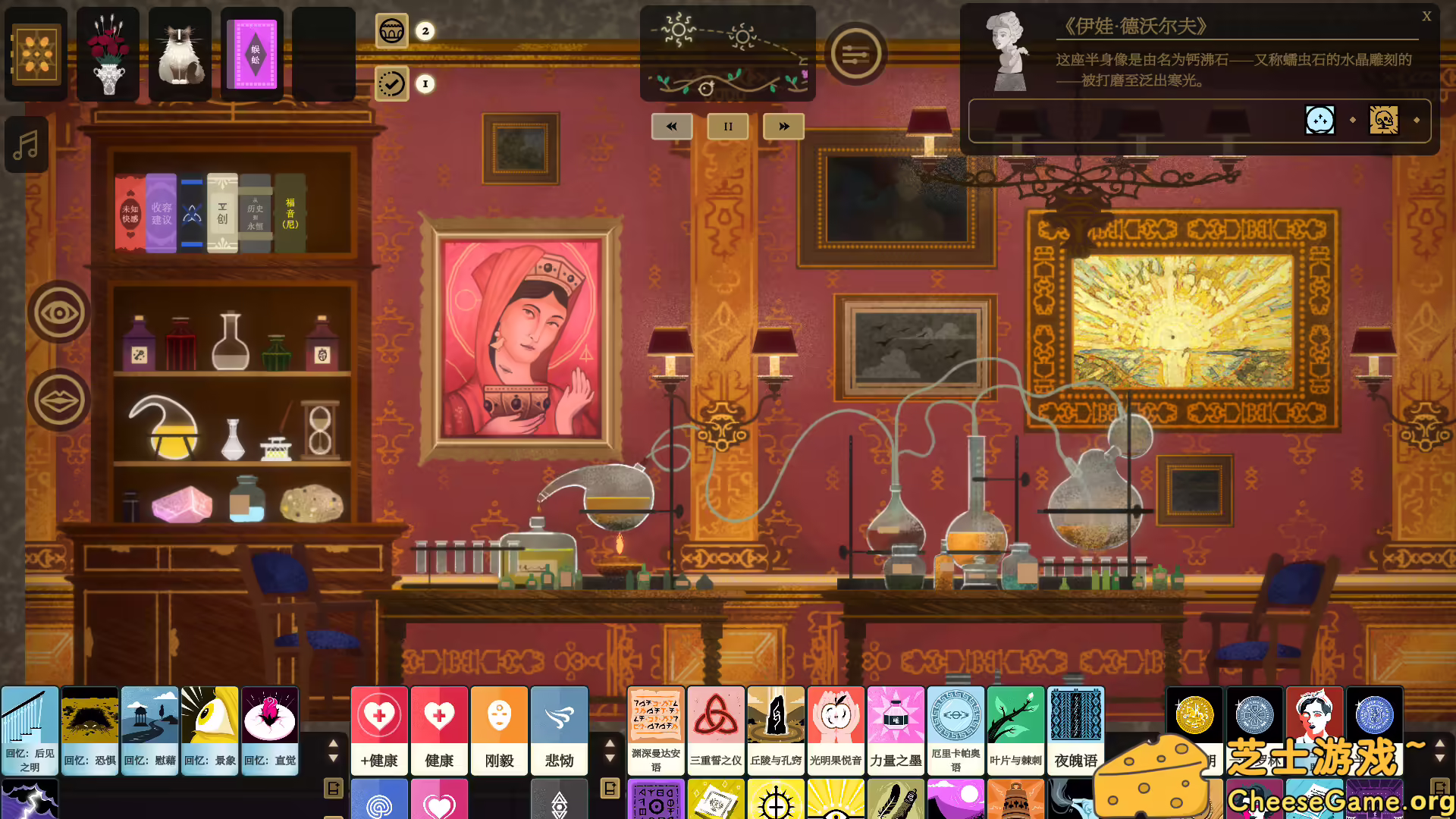The height and width of the screenshot is (819, 1456).
Task: Click the skull aspect icon in the Eva panel
Action: tap(1385, 121)
